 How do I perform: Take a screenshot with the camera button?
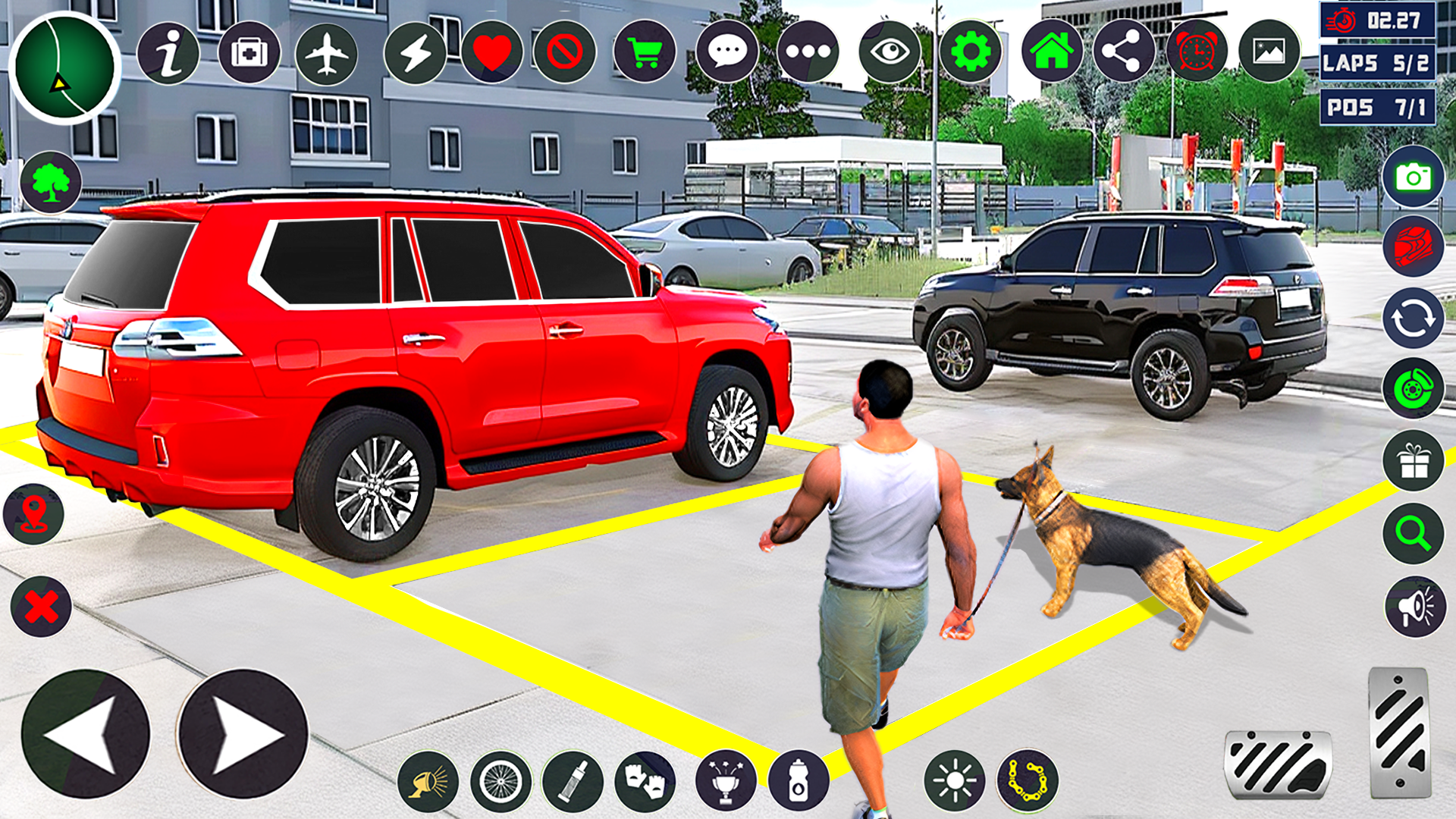[x=1413, y=177]
